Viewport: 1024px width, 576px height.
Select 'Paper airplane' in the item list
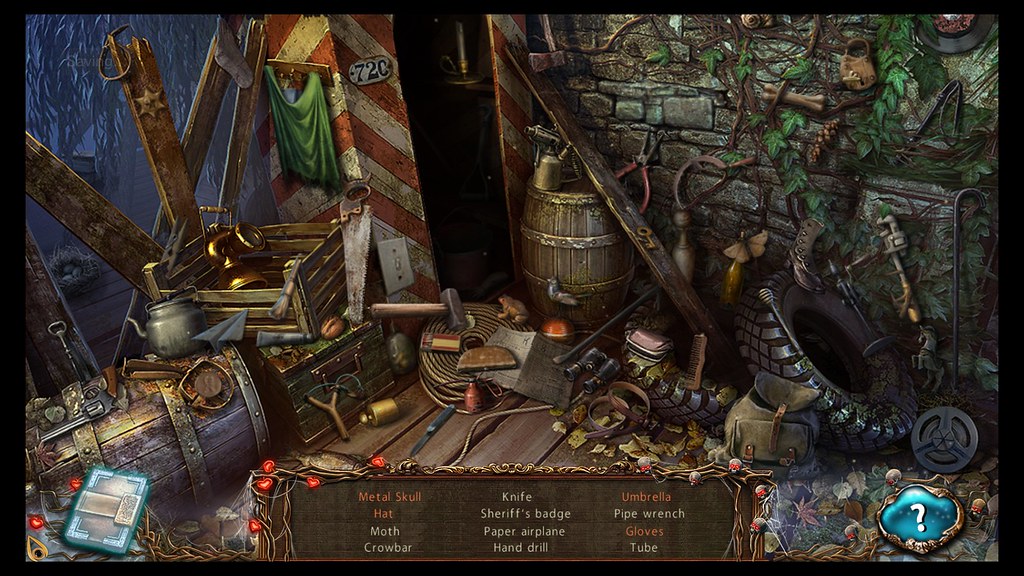click(524, 531)
